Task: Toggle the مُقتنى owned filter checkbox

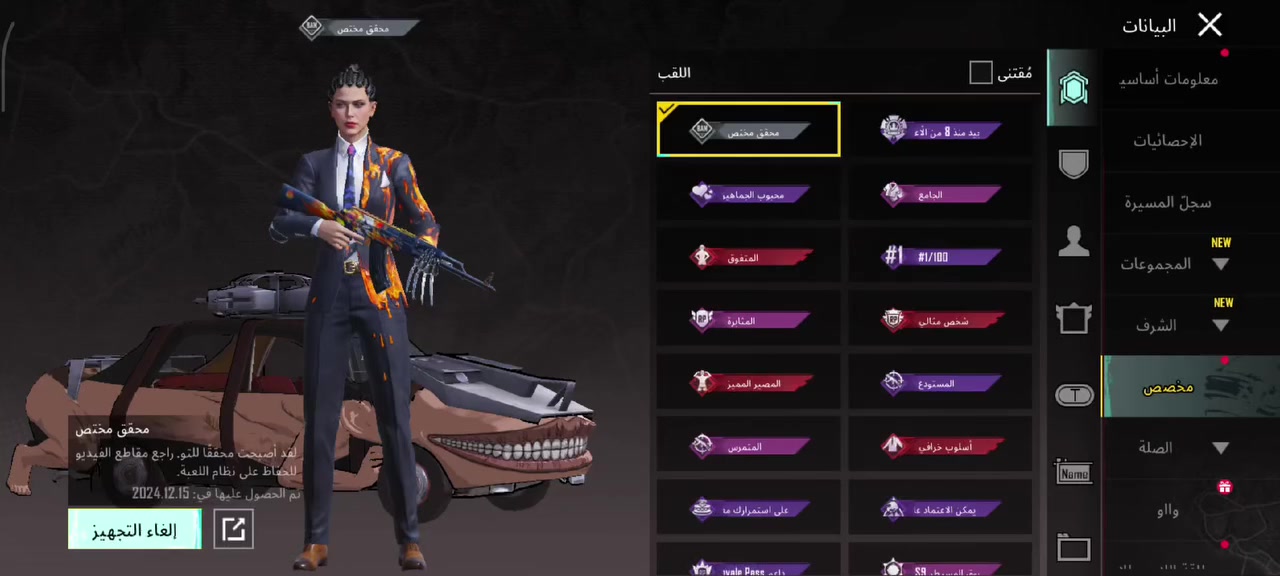Action: point(981,73)
